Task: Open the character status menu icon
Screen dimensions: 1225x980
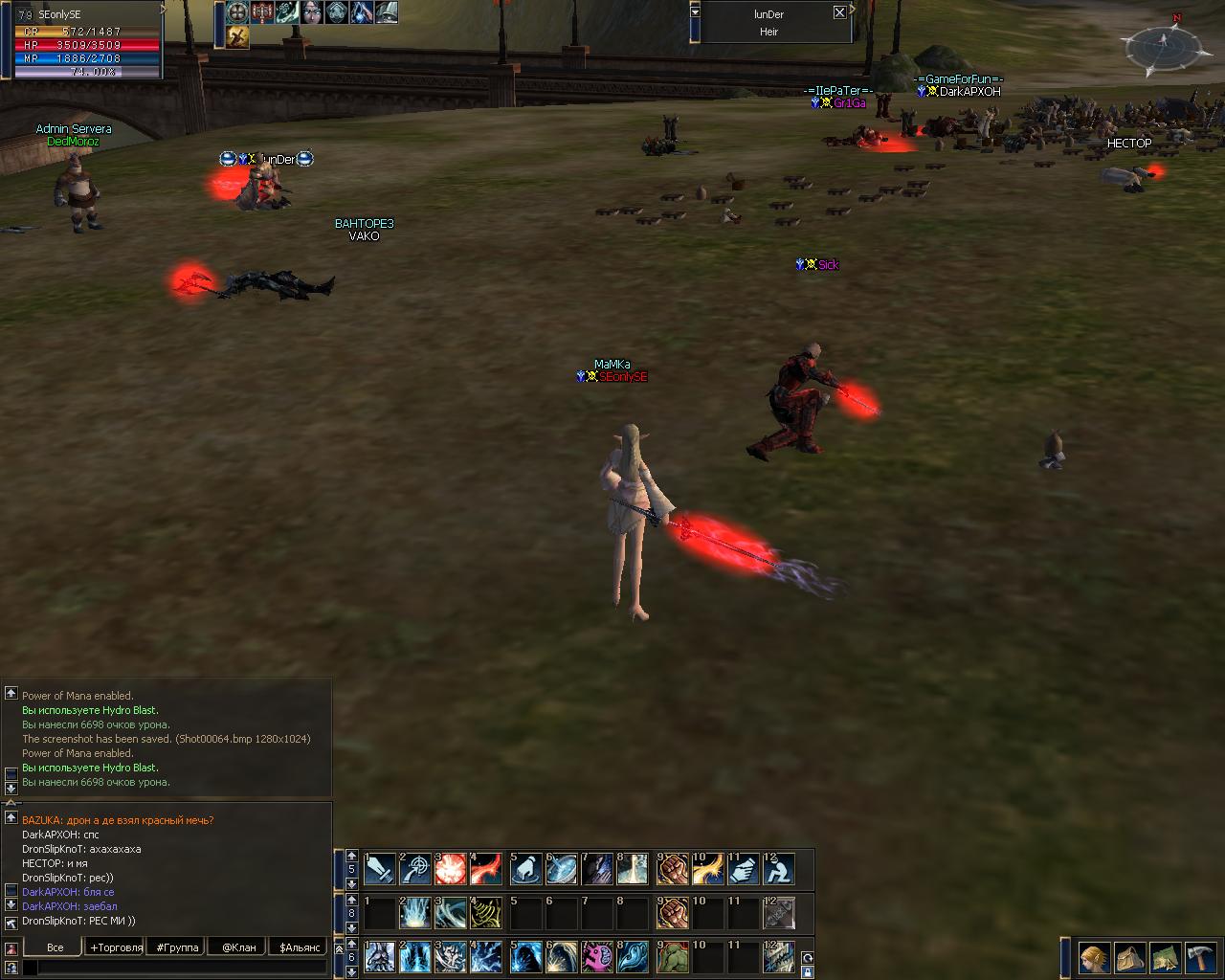Action: click(x=1094, y=956)
